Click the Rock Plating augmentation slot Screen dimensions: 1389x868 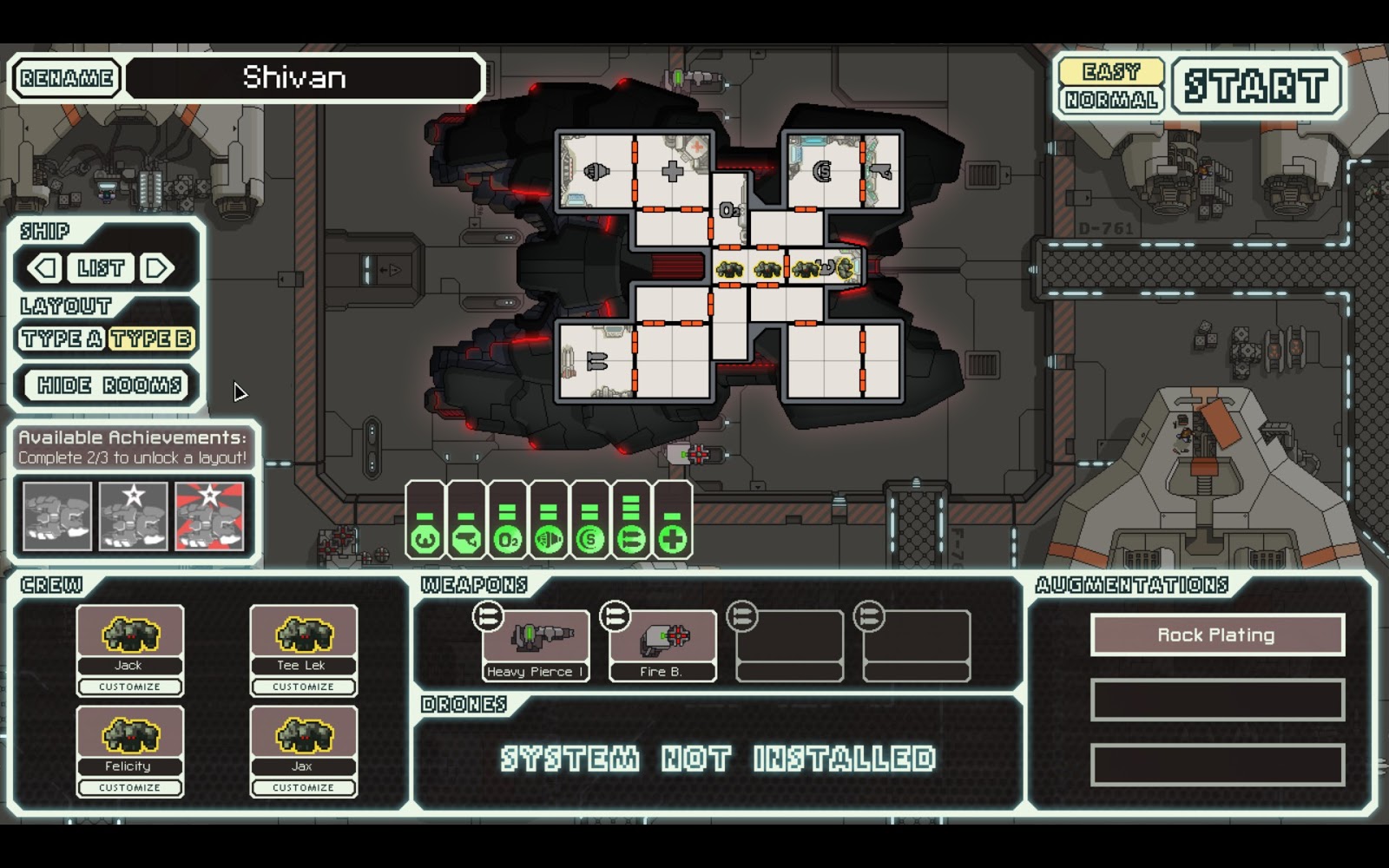pyautogui.click(x=1219, y=635)
